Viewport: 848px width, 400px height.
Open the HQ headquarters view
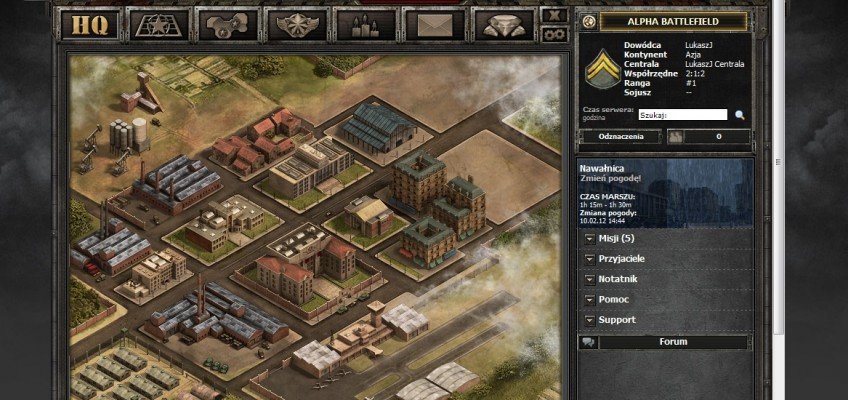click(x=91, y=24)
